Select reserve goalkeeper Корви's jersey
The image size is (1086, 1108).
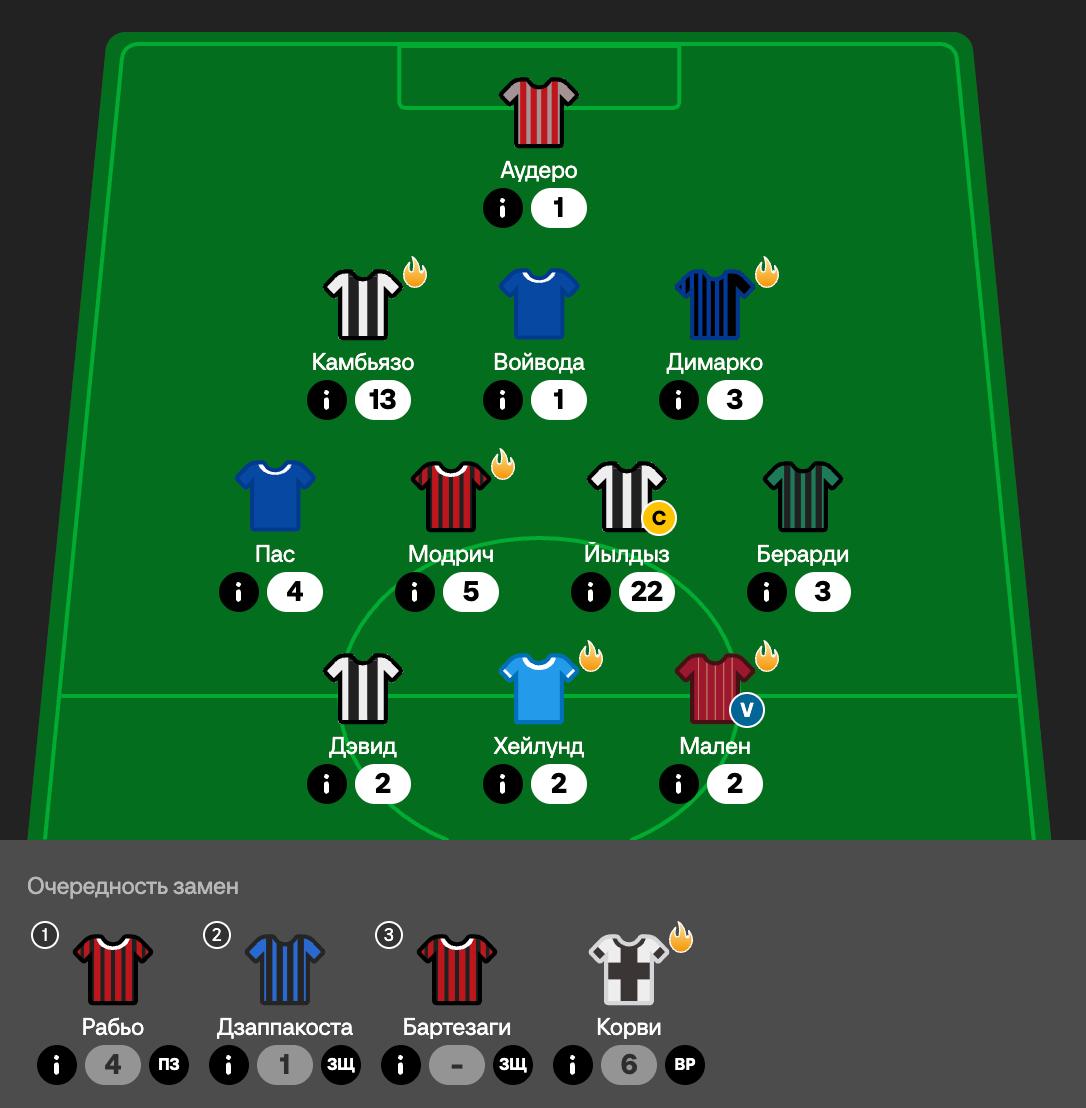coord(629,969)
